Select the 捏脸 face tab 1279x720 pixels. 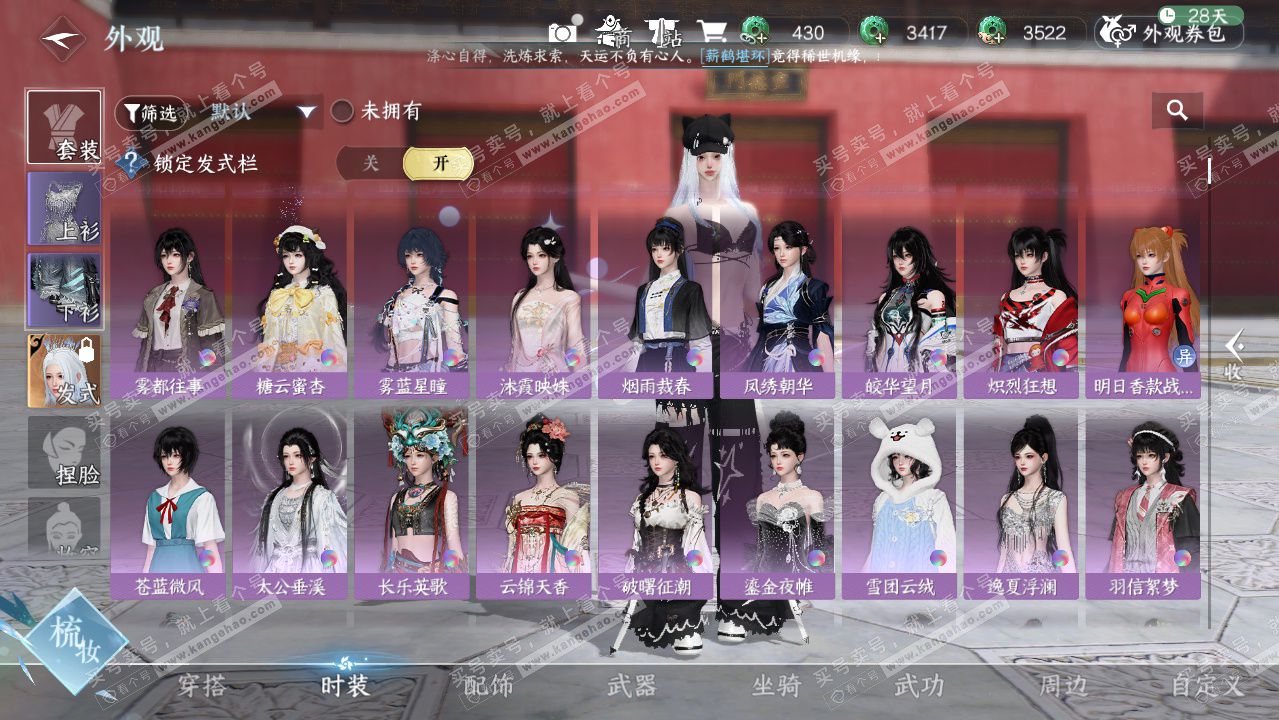click(x=65, y=453)
